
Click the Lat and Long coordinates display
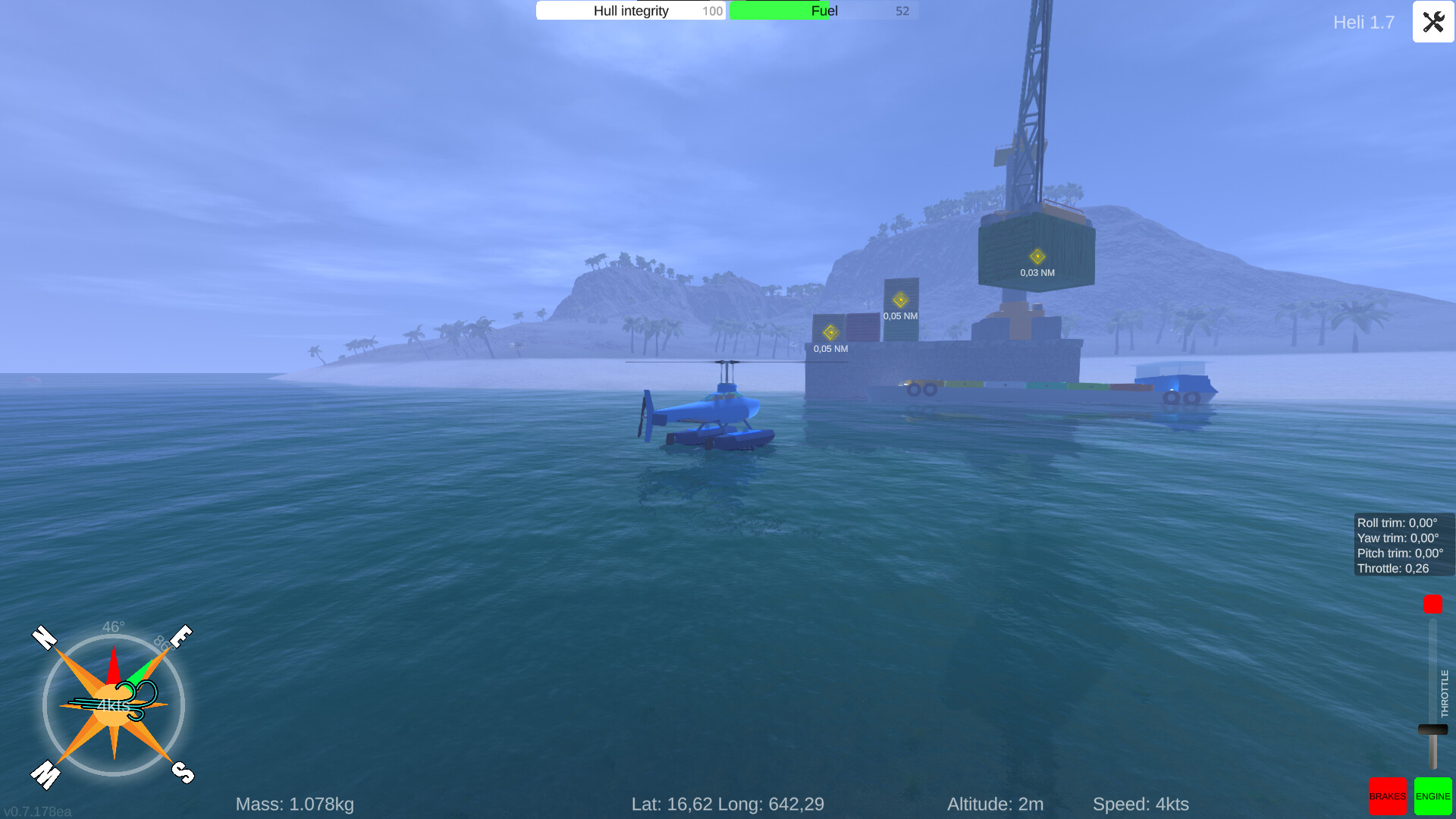click(728, 804)
